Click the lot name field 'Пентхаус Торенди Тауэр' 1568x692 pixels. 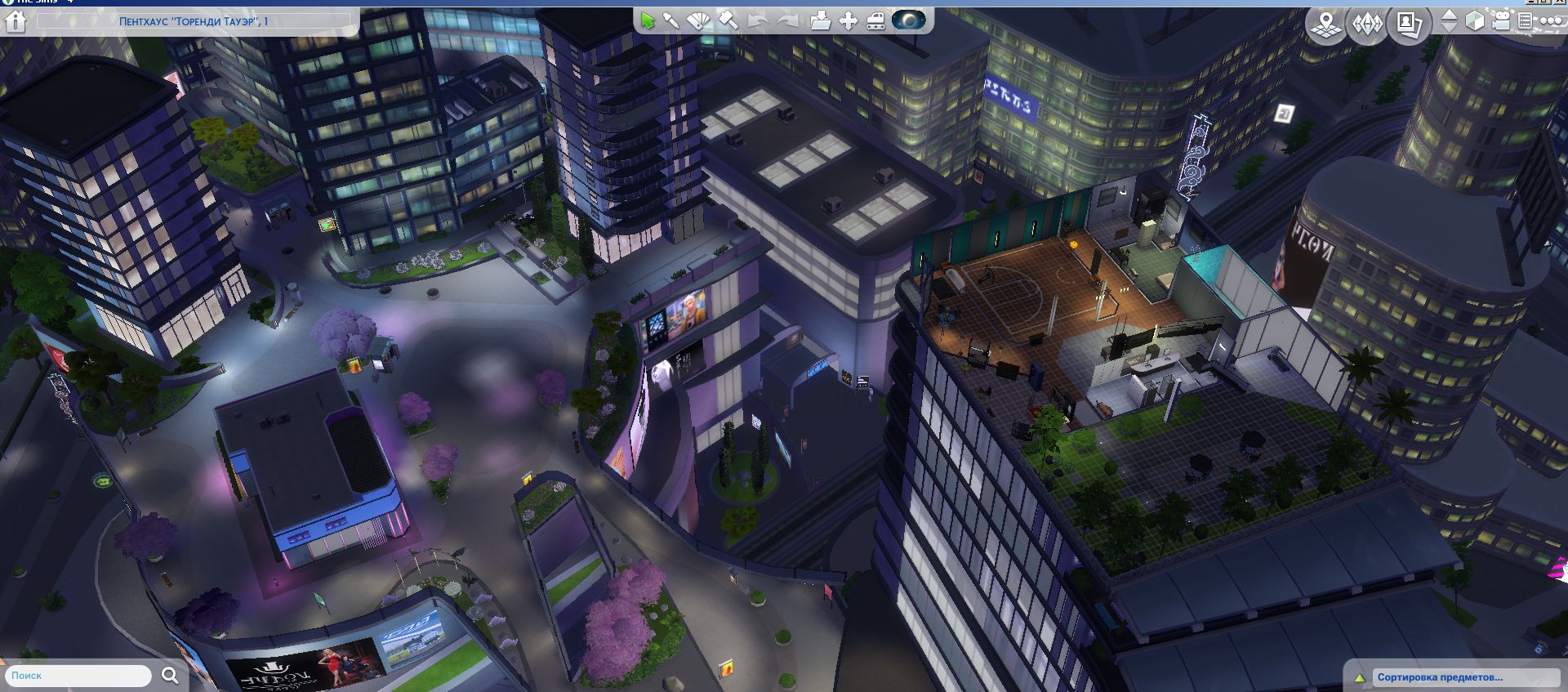pyautogui.click(x=194, y=21)
